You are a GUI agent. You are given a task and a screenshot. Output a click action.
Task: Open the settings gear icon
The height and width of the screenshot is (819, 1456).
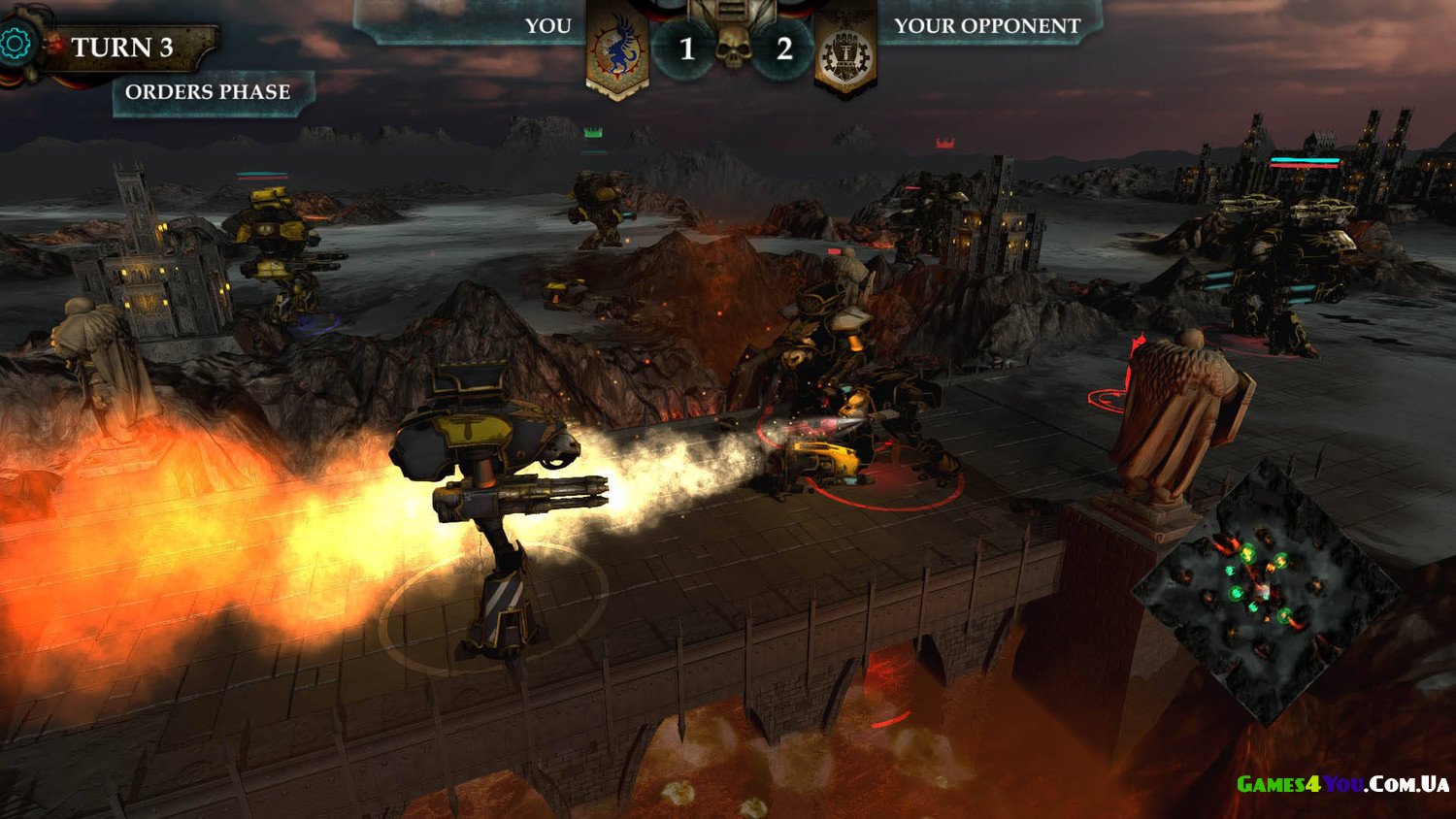pyautogui.click(x=16, y=44)
